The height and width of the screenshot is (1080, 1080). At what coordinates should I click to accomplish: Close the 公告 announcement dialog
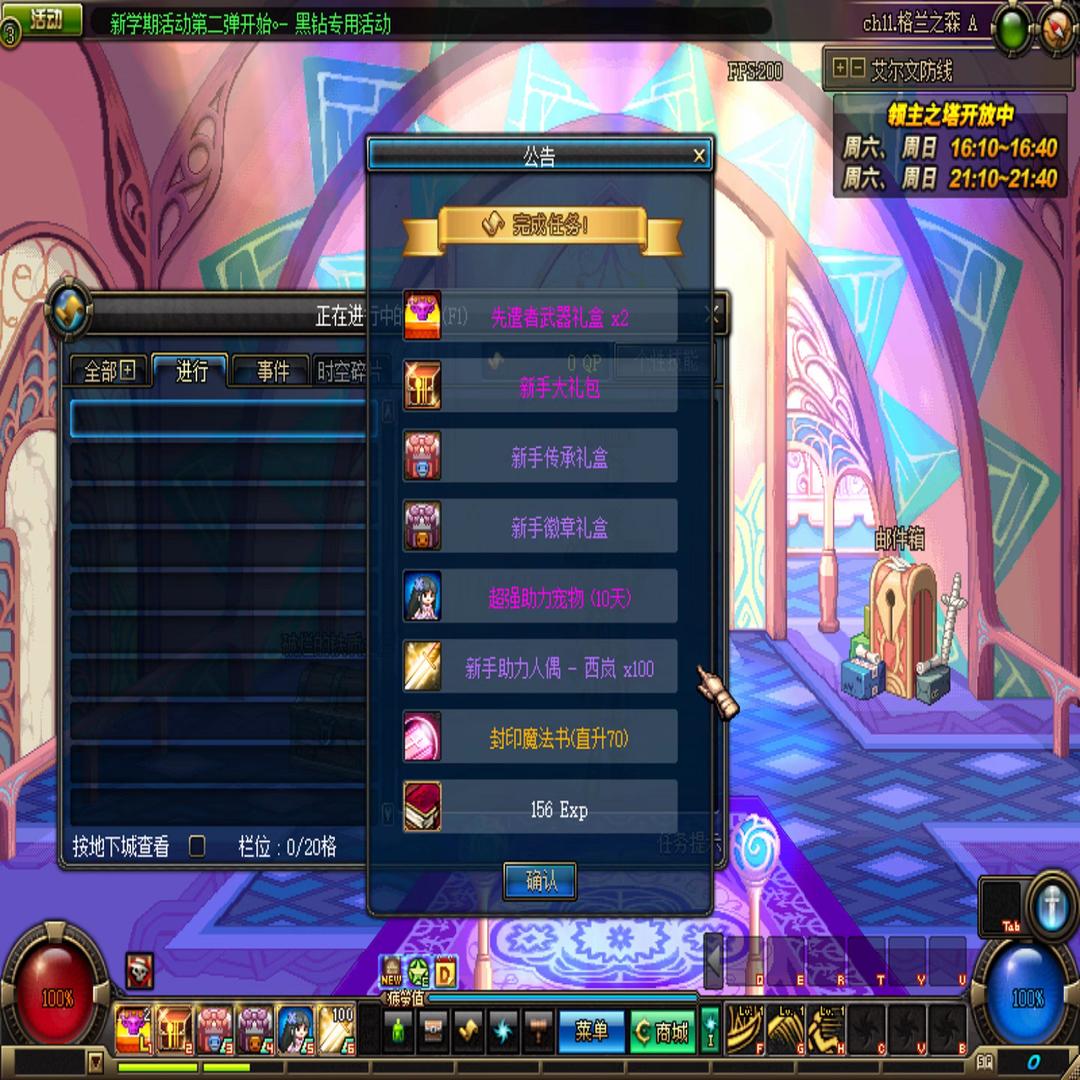699,155
